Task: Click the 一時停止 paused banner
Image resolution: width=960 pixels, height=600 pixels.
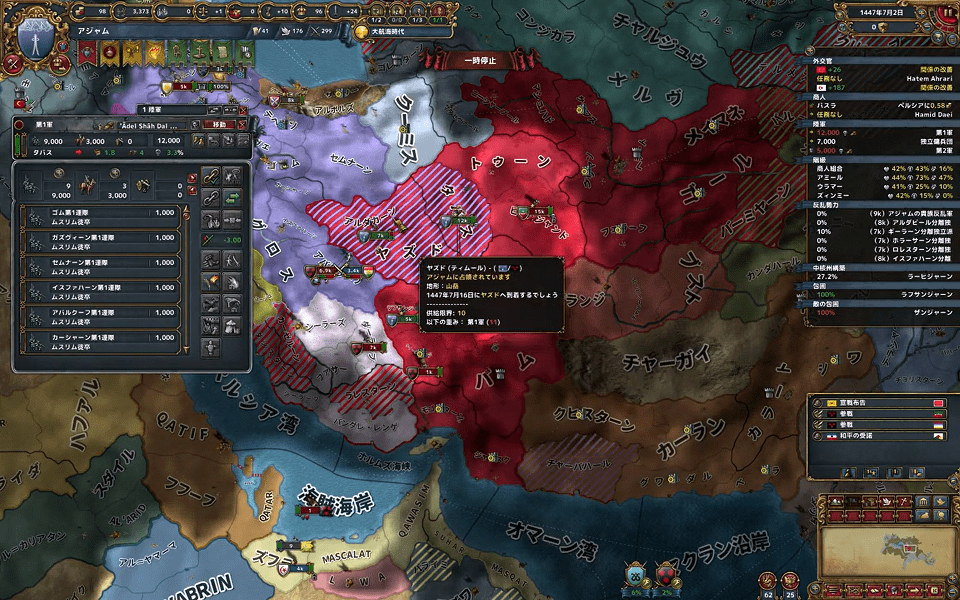Action: (x=480, y=60)
